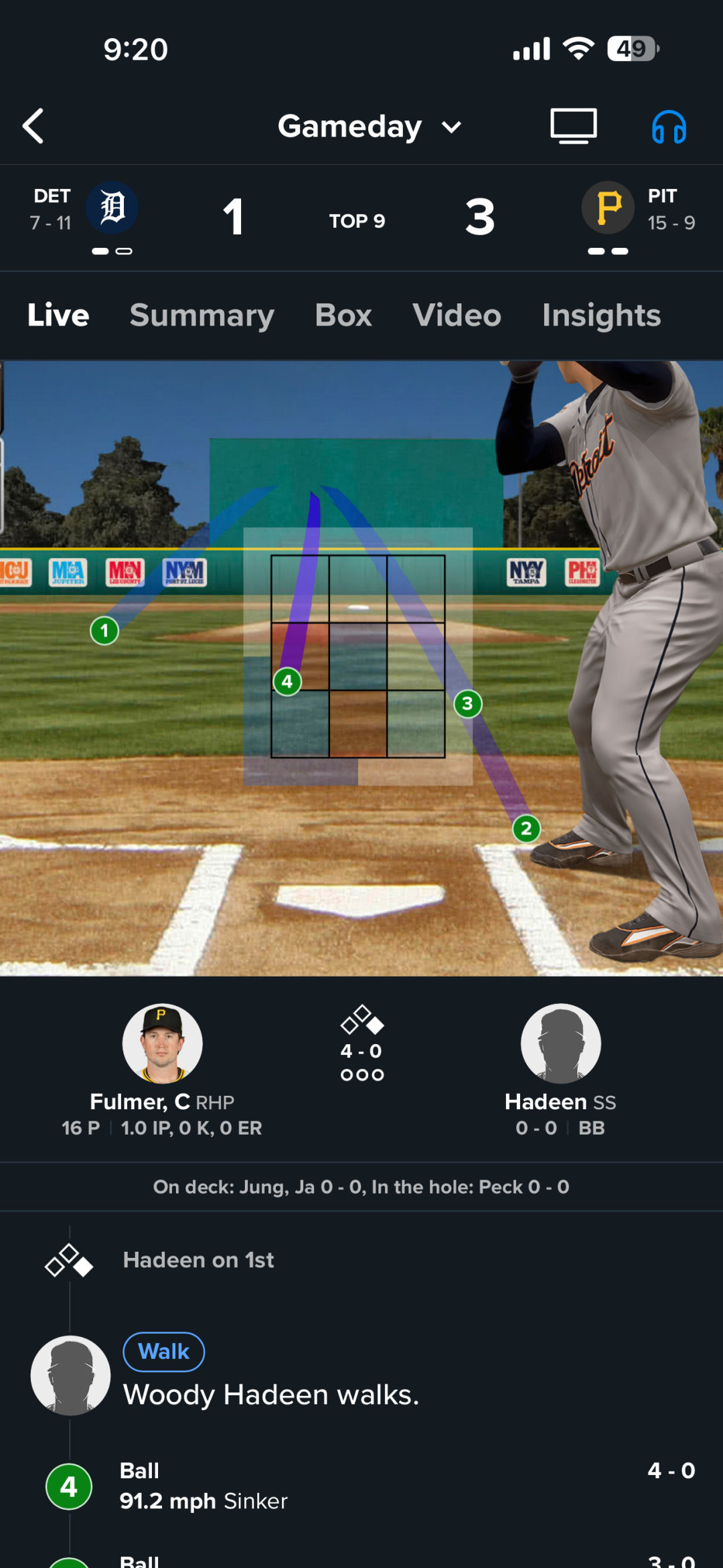Open batter Hadeen's player silhouette
Screen dimensions: 723x1568
[x=560, y=1043]
